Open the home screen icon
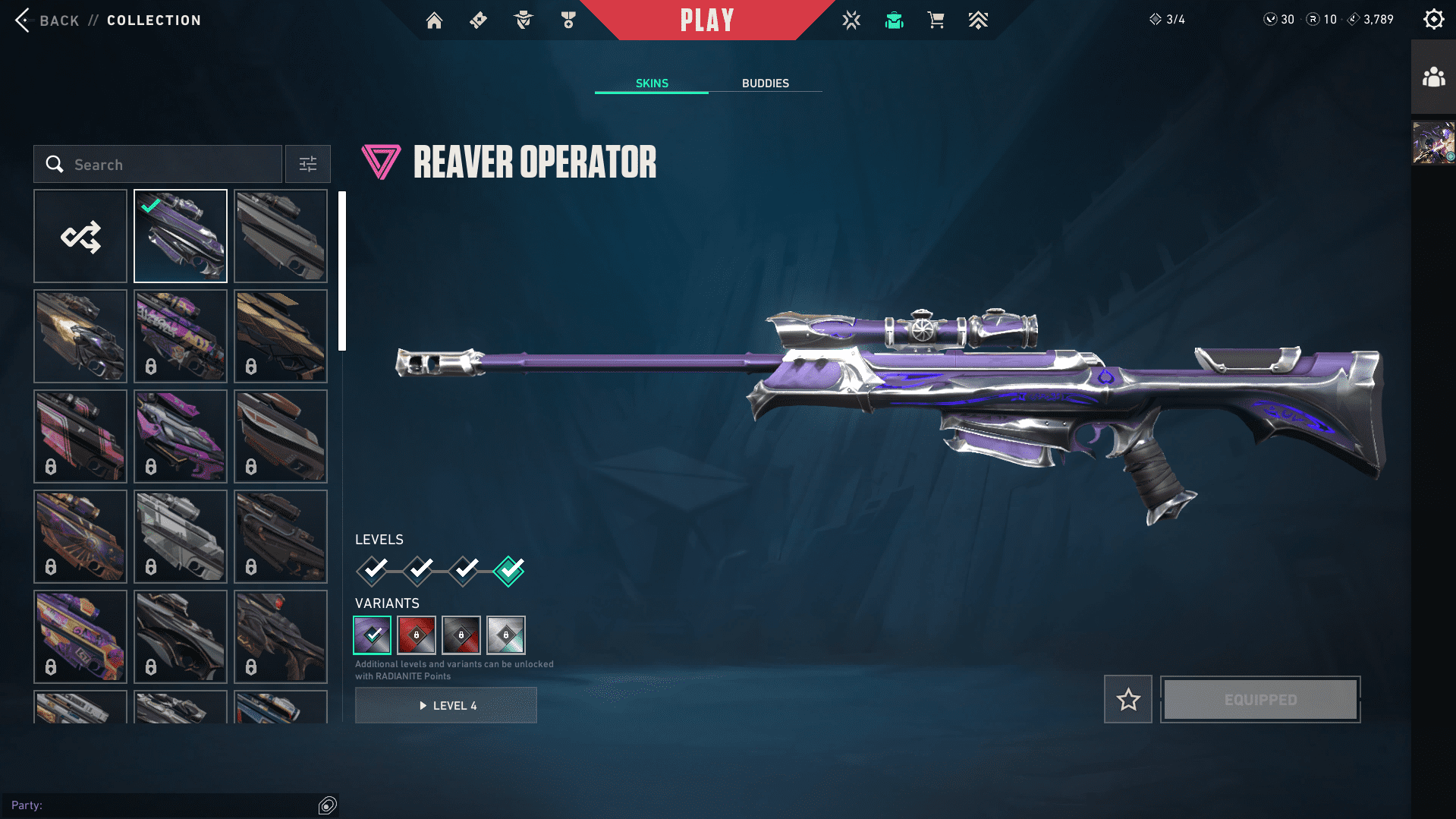The image size is (1456, 819). (434, 20)
